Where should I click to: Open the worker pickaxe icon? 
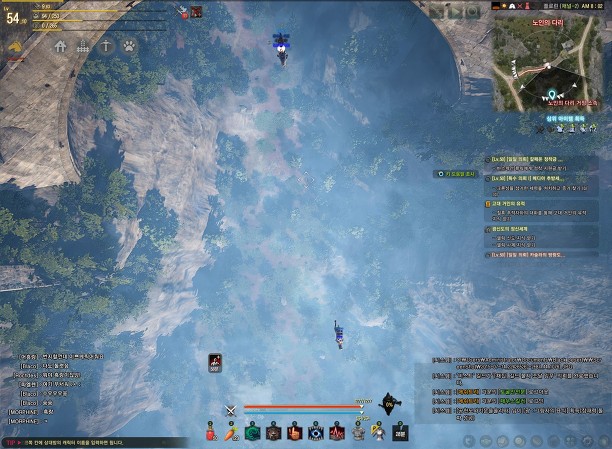click(106, 46)
